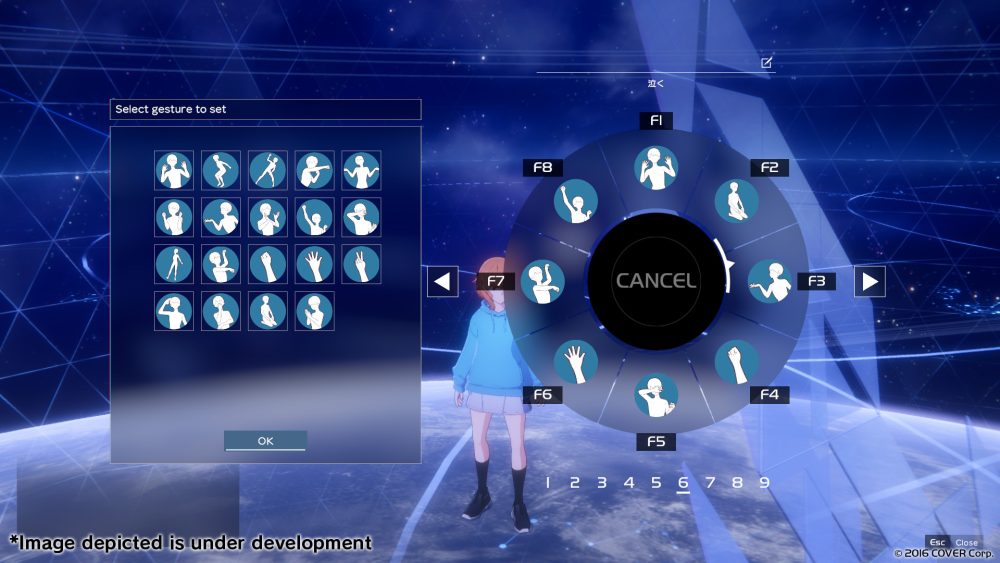Choose the F8 arm-raised cheer gesture slot
1000x563 pixels.
[576, 201]
